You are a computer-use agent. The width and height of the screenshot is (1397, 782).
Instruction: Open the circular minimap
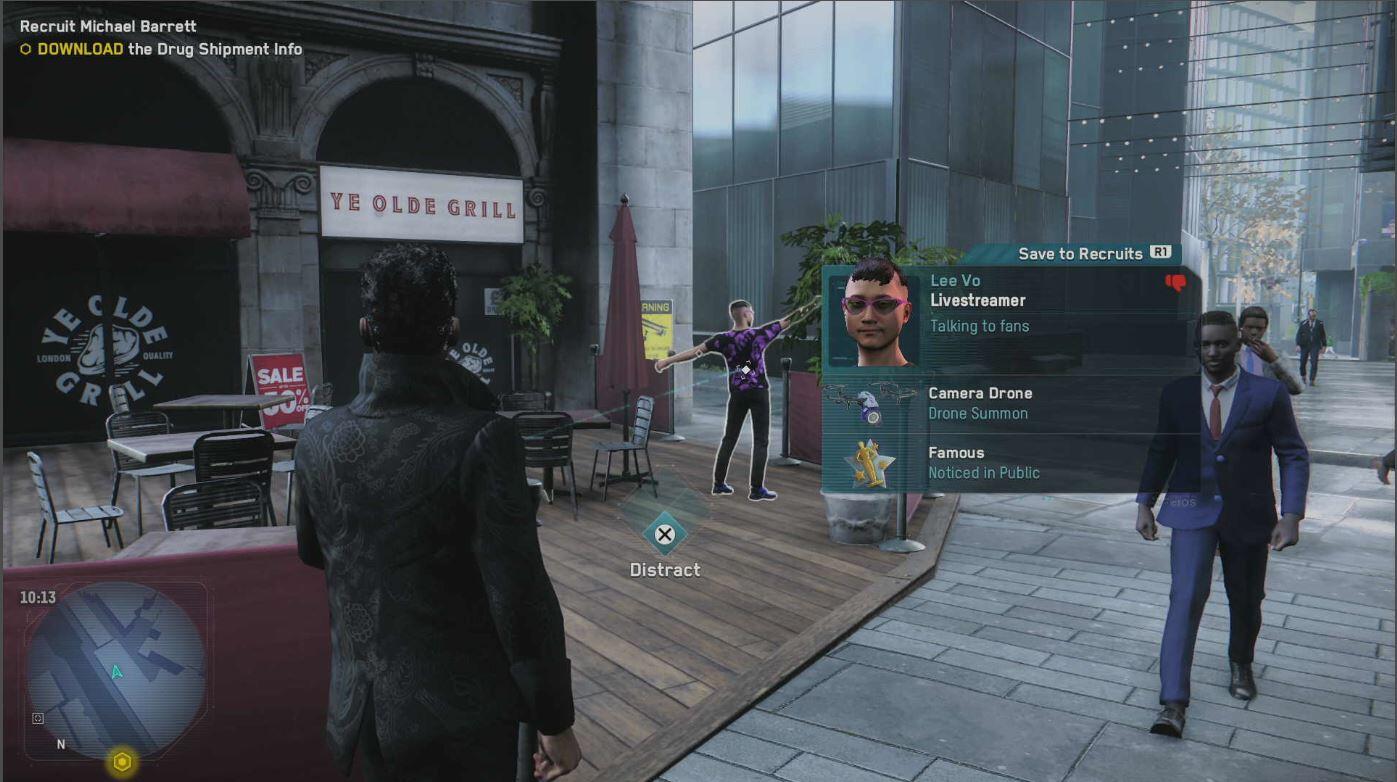pyautogui.click(x=115, y=669)
